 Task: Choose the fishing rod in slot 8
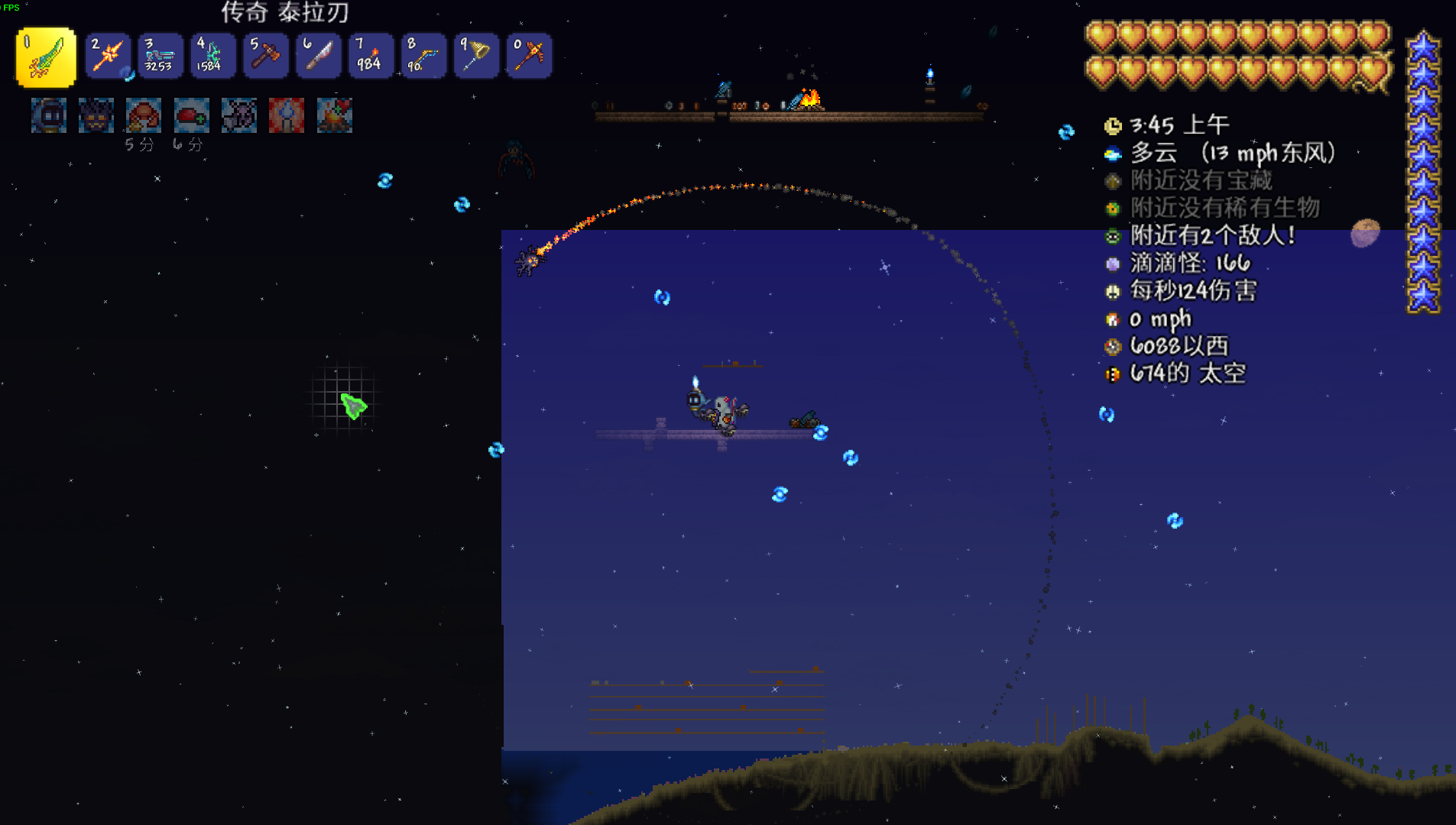tap(423, 56)
